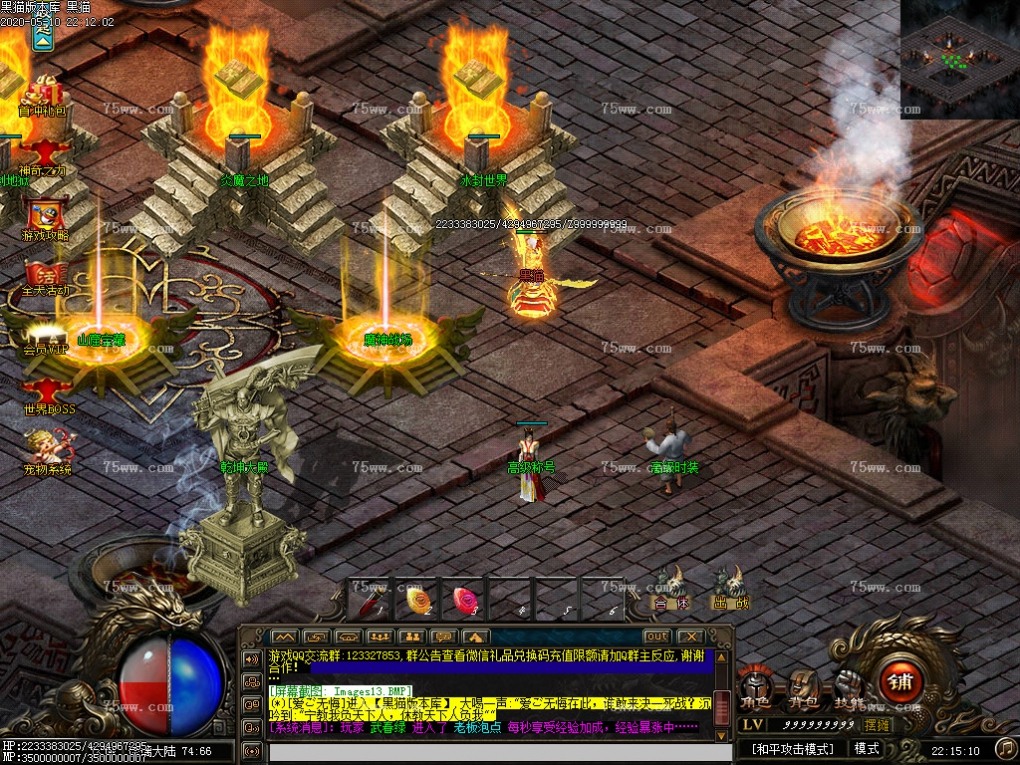Toggle the music note sound button
1020x765 pixels.
coord(1005,747)
